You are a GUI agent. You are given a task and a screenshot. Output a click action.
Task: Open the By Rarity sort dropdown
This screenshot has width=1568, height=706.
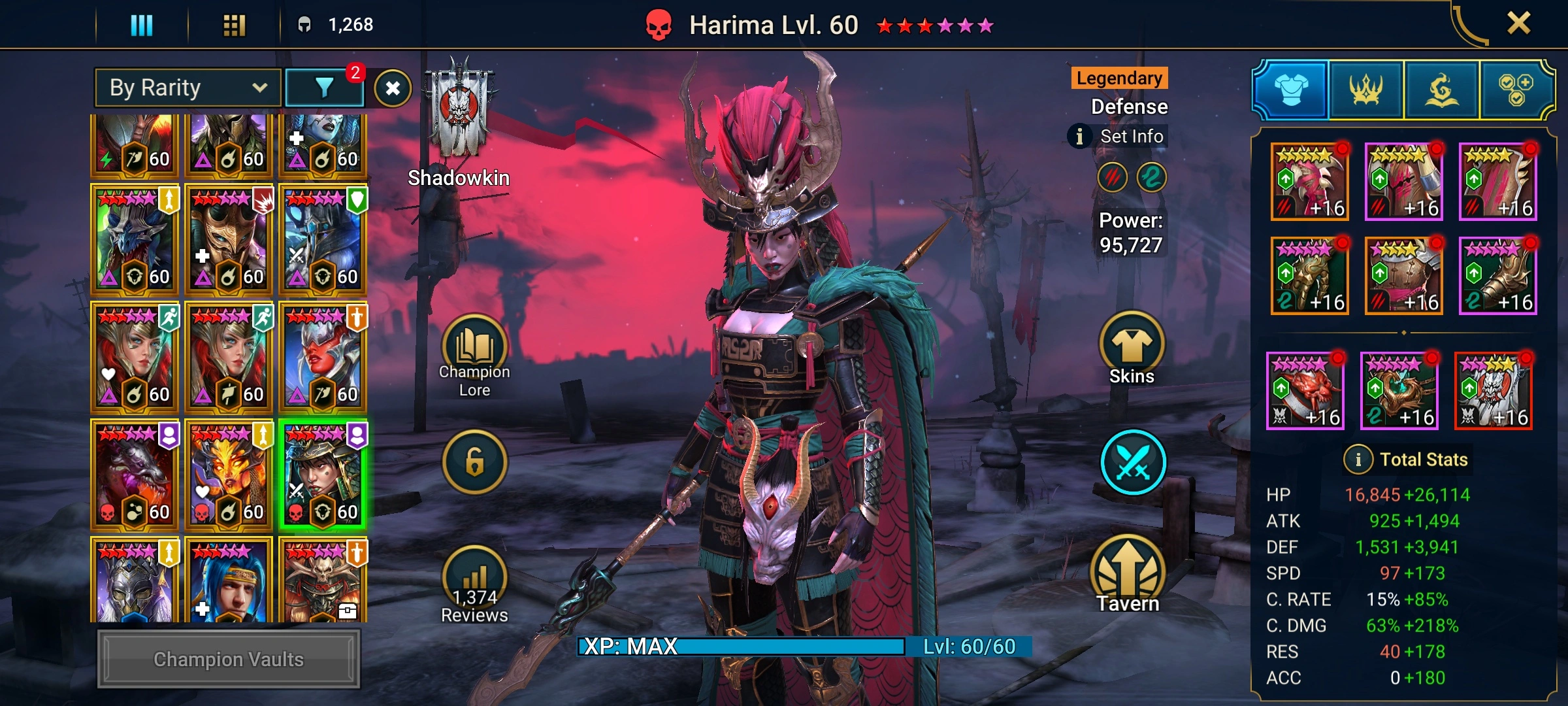coord(188,88)
